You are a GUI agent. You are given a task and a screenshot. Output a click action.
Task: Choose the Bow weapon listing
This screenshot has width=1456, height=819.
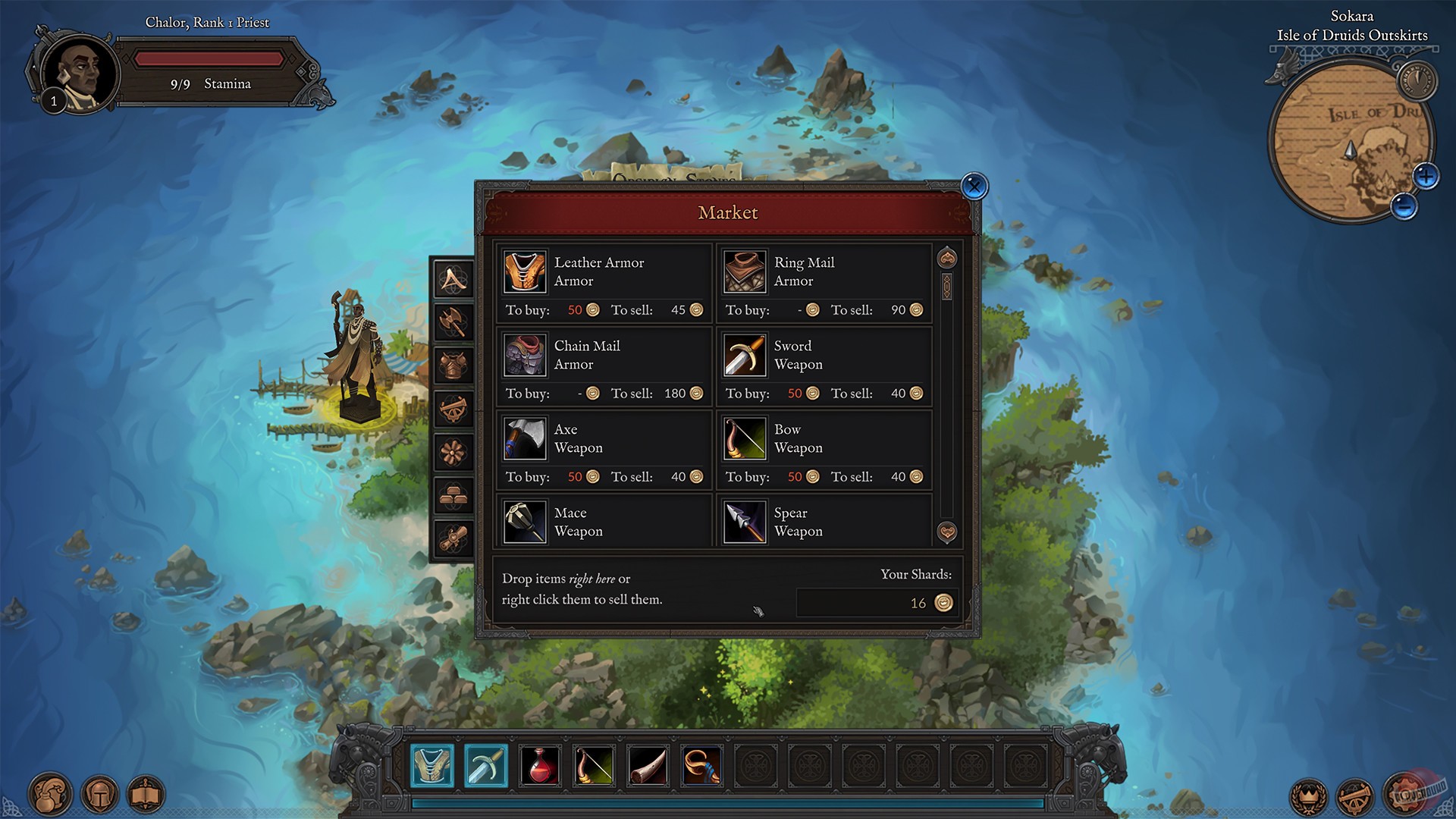824,449
